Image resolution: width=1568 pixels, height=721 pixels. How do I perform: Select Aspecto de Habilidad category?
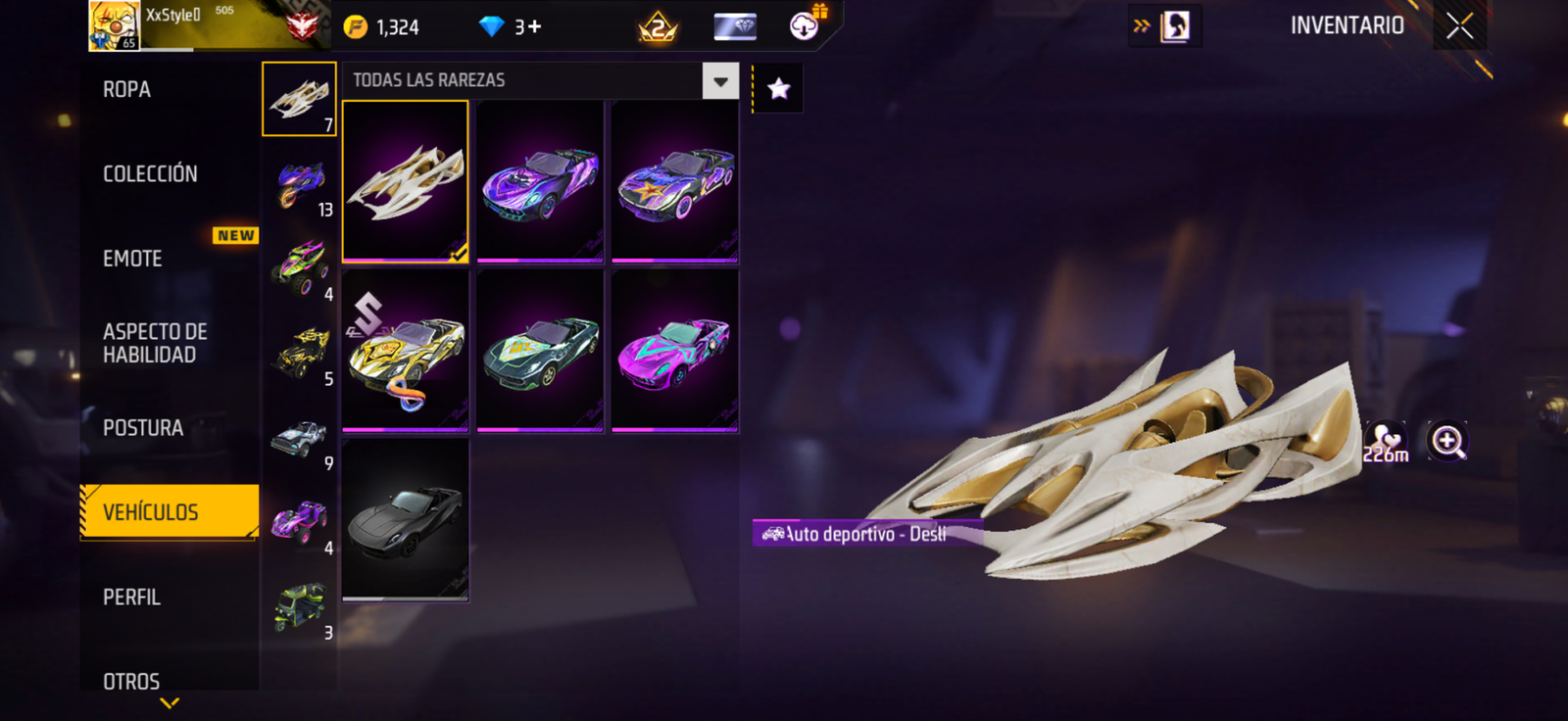point(155,343)
